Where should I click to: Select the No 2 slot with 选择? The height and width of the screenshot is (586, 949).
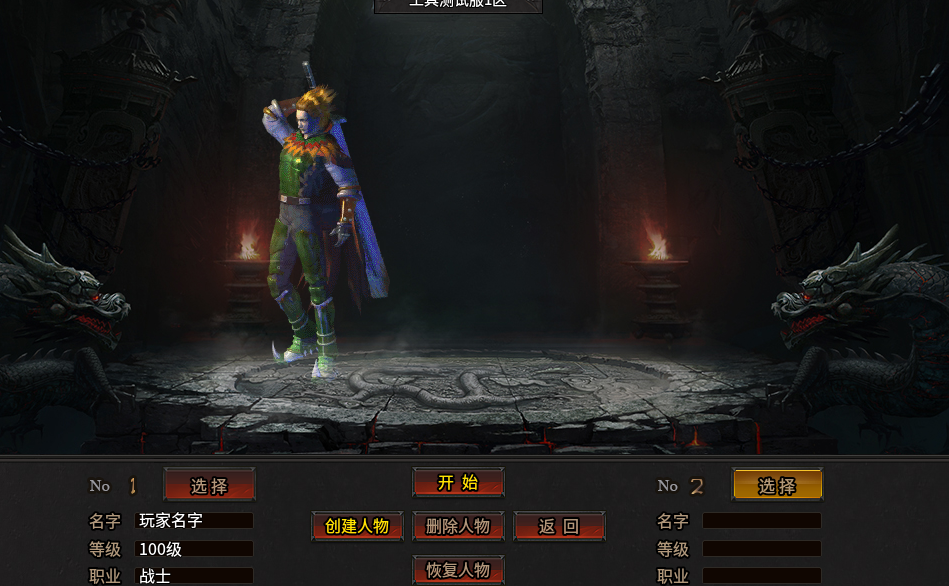coord(777,486)
